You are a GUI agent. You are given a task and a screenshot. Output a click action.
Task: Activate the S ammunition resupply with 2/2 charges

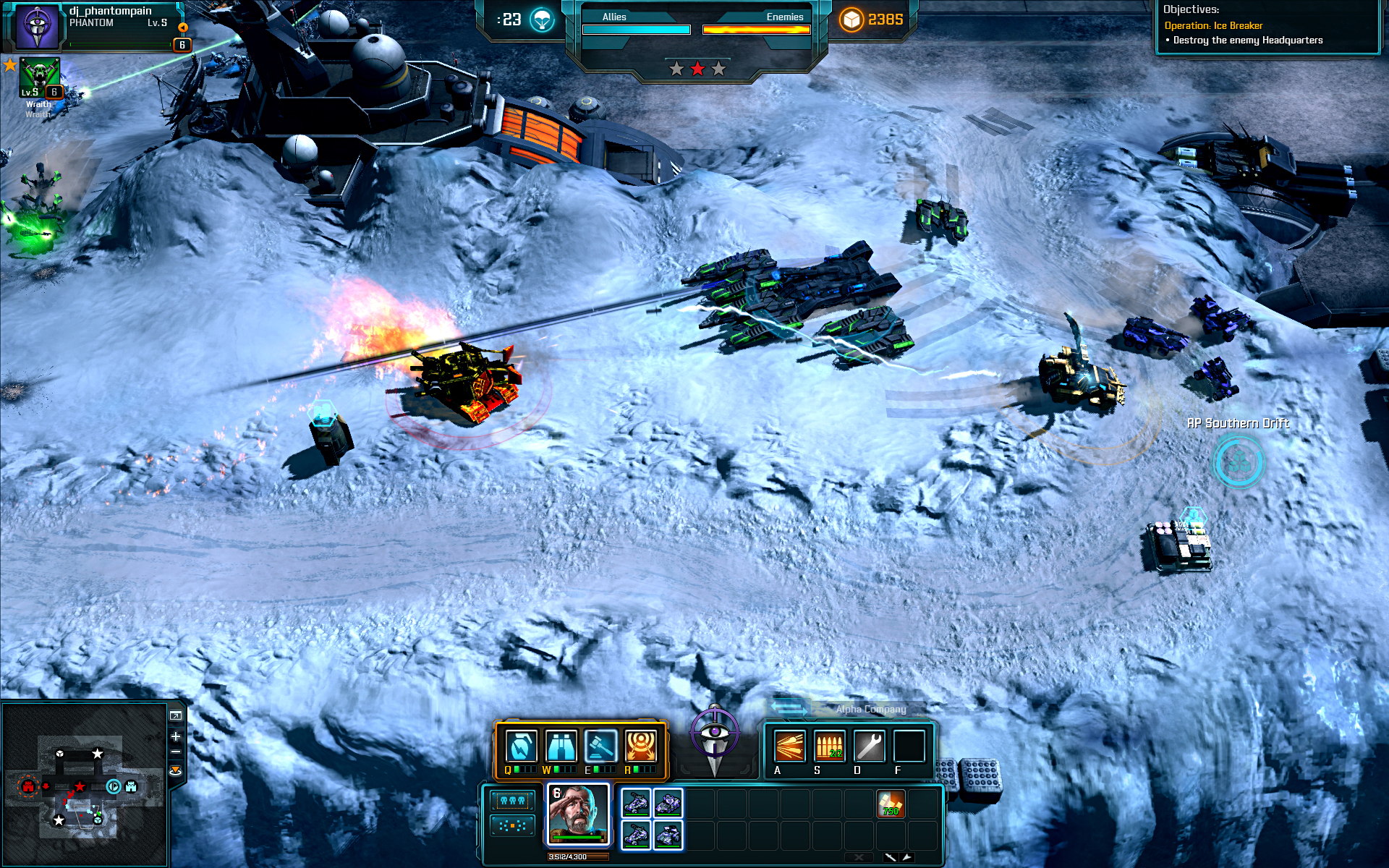coord(828,746)
